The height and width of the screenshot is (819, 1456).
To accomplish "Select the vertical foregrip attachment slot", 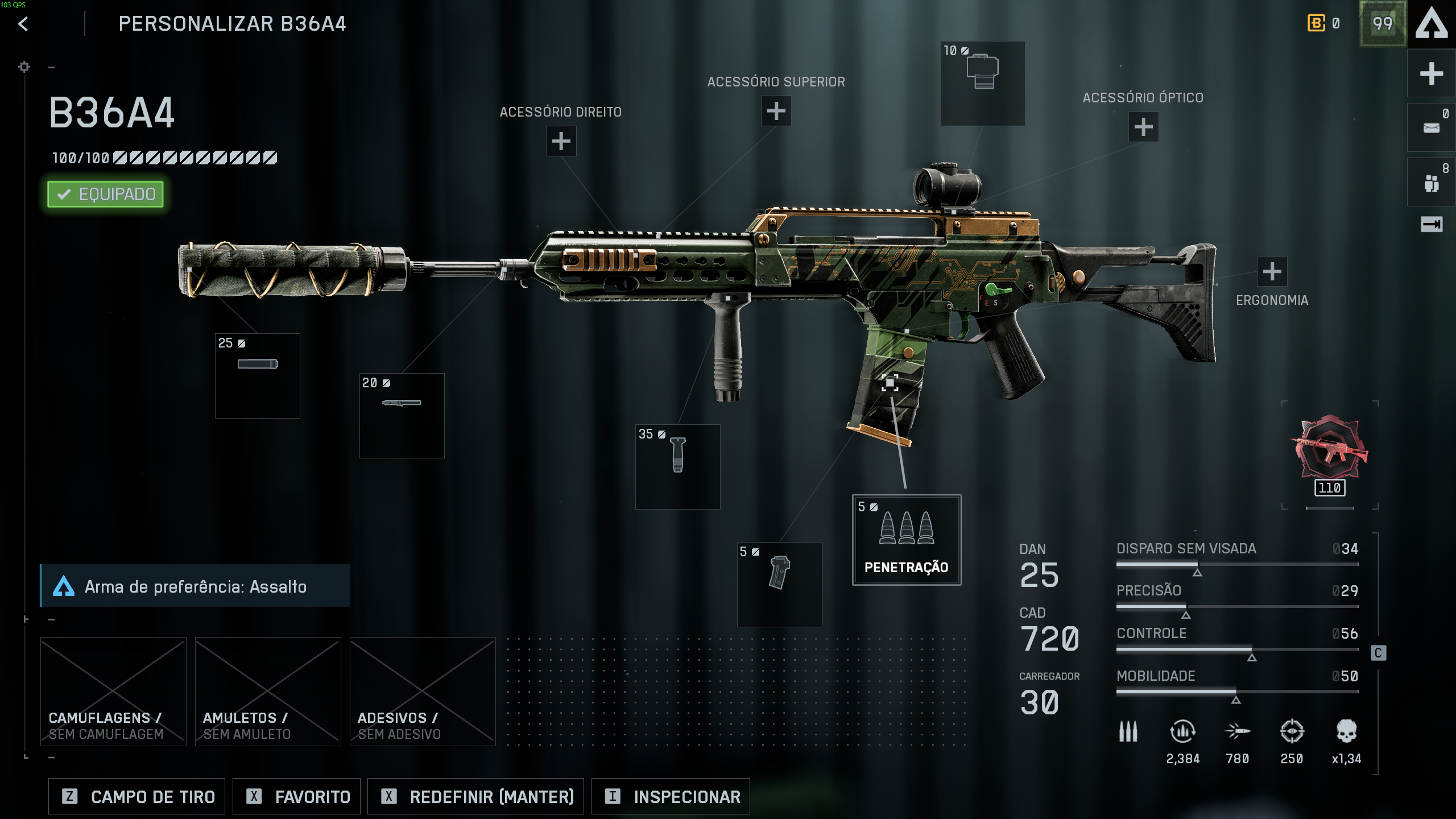I will 677,467.
